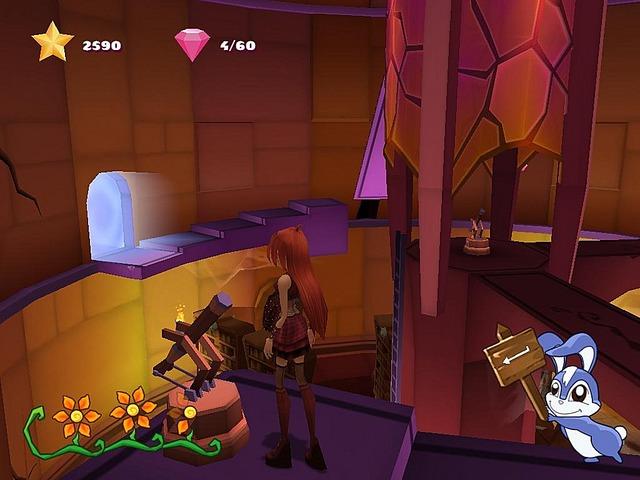
Task: Click the gold star score icon
Action: tap(52, 43)
